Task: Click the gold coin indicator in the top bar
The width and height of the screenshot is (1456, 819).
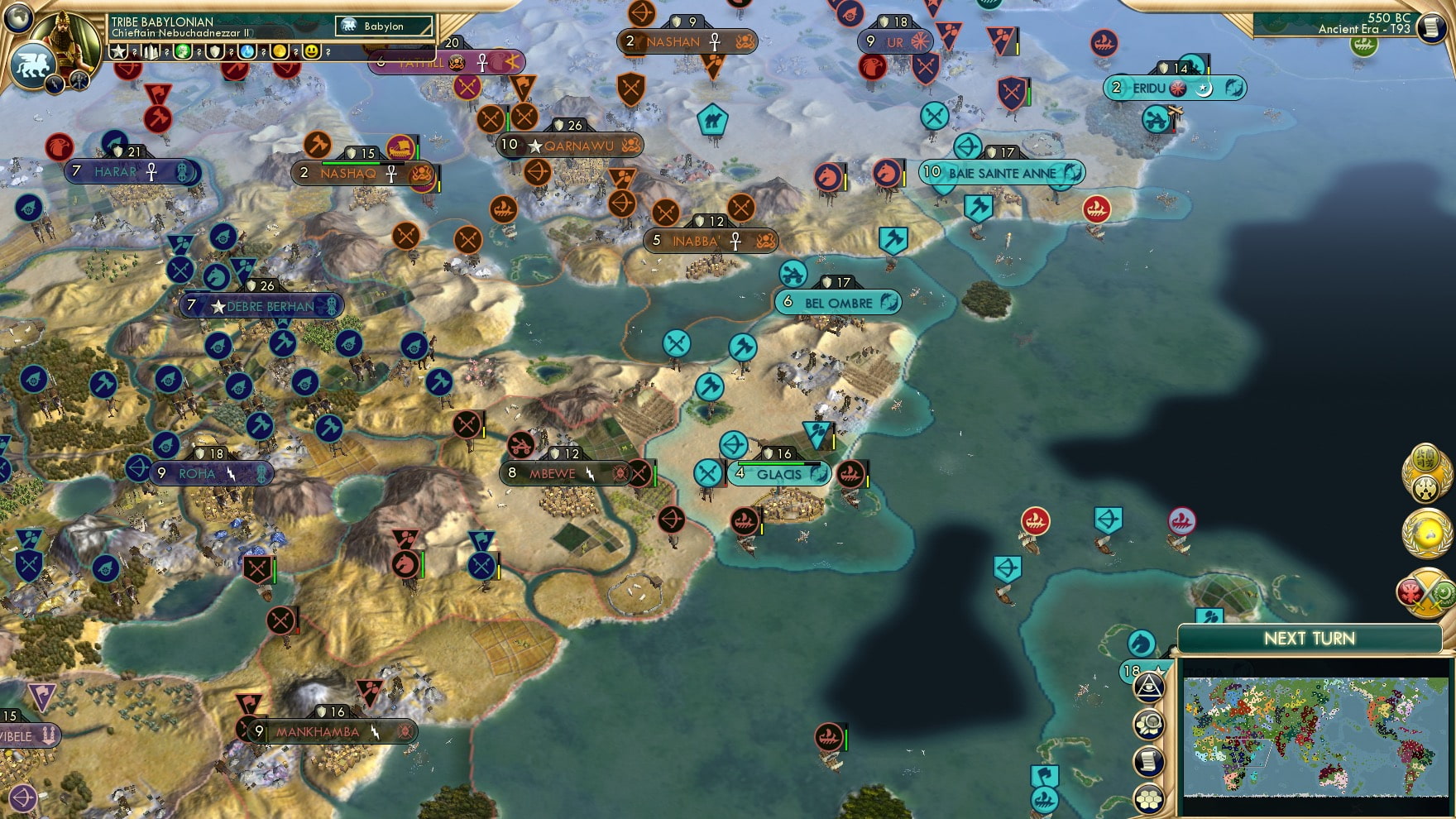Action: (281, 51)
